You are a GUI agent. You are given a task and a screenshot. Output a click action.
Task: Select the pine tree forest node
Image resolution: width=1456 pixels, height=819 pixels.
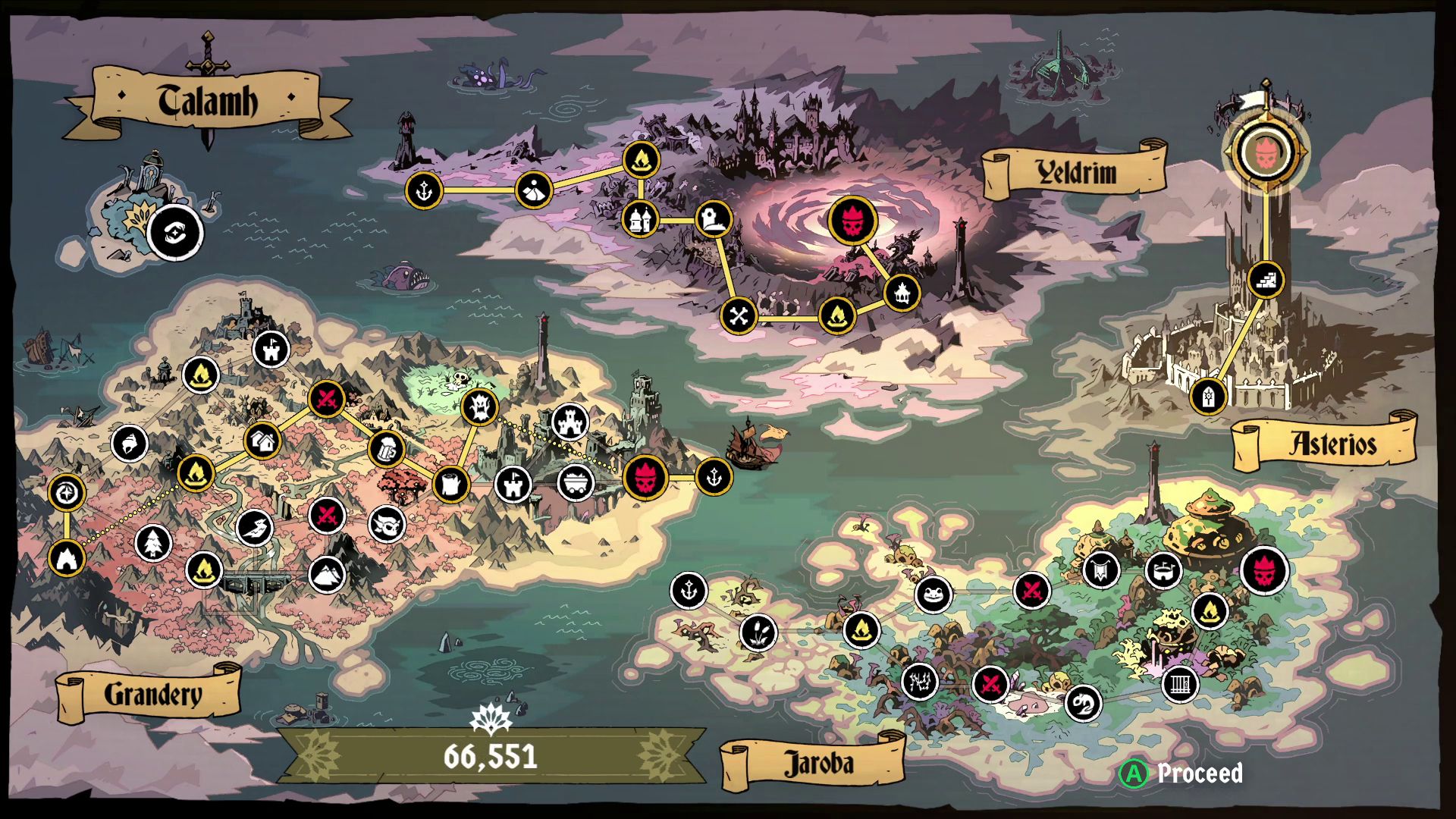click(x=153, y=543)
